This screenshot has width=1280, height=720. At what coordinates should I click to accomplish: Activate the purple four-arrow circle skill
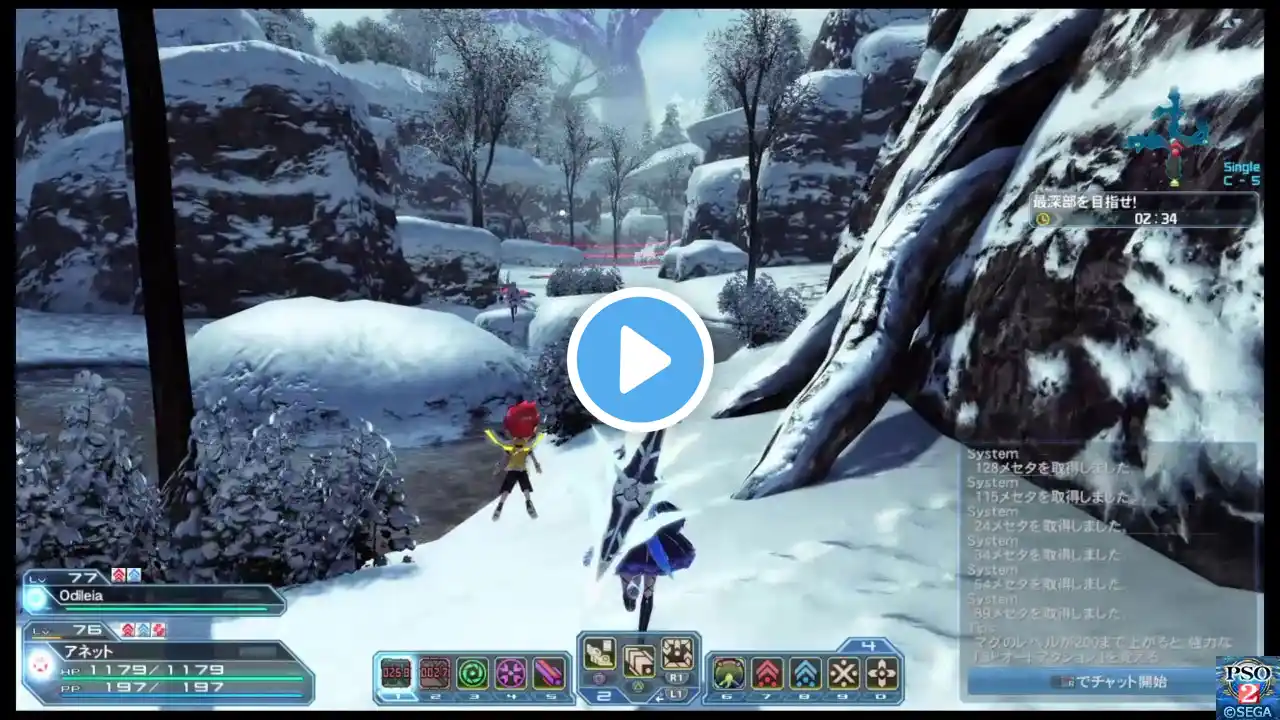(510, 673)
